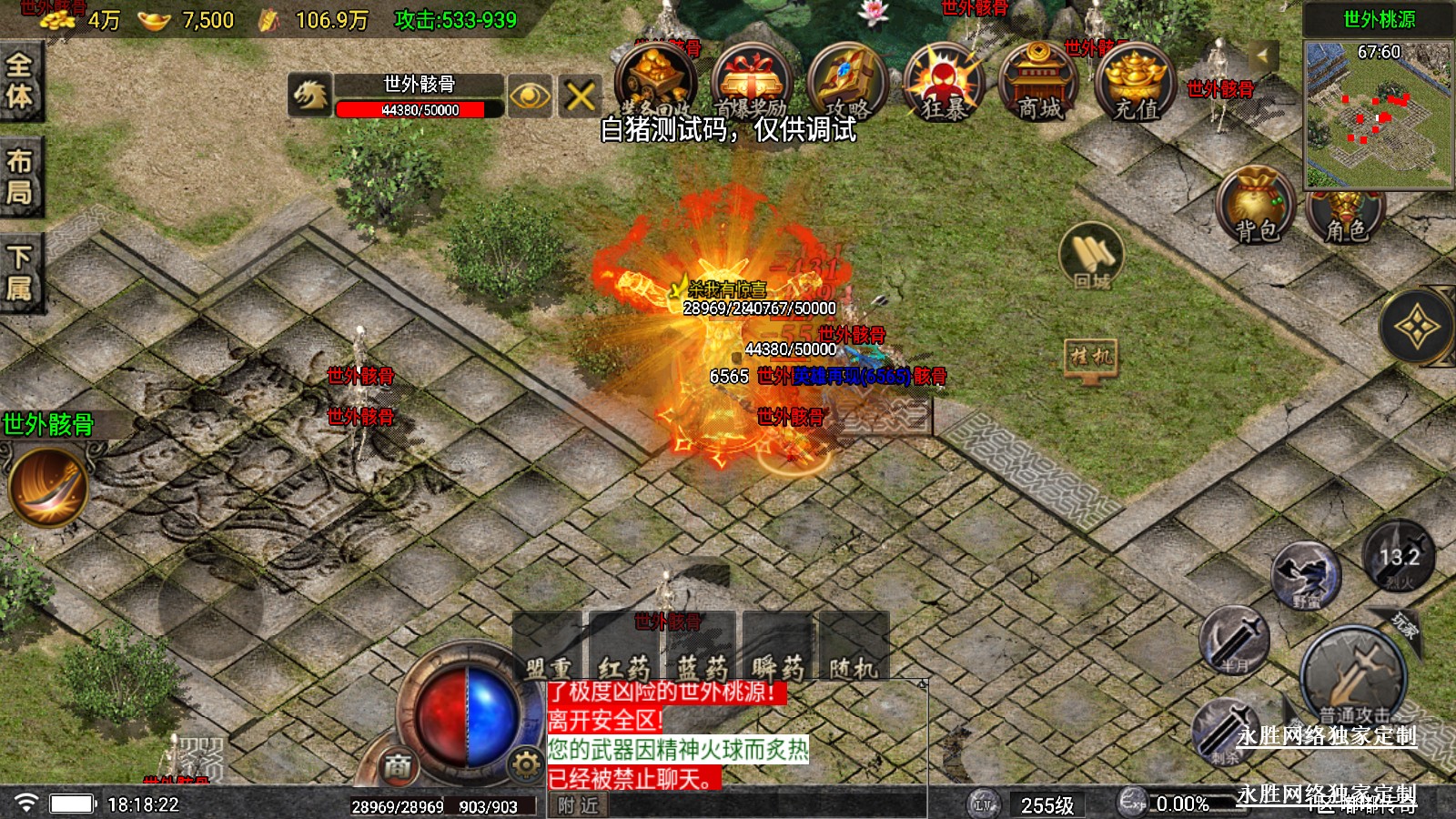Open settings via the gear icon
The height and width of the screenshot is (819, 1456).
point(525,765)
